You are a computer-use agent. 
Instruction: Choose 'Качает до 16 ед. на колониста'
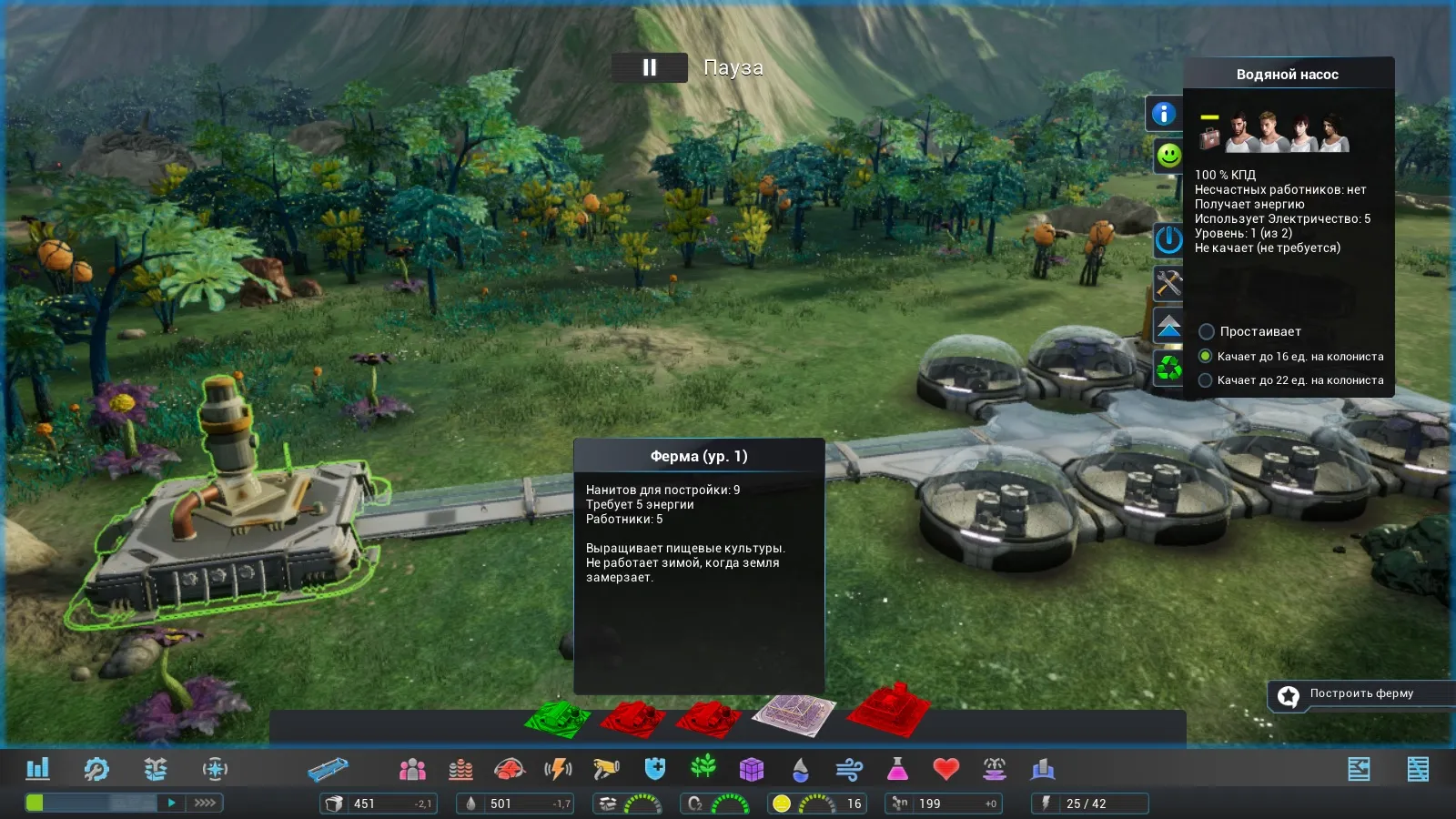tap(1206, 356)
